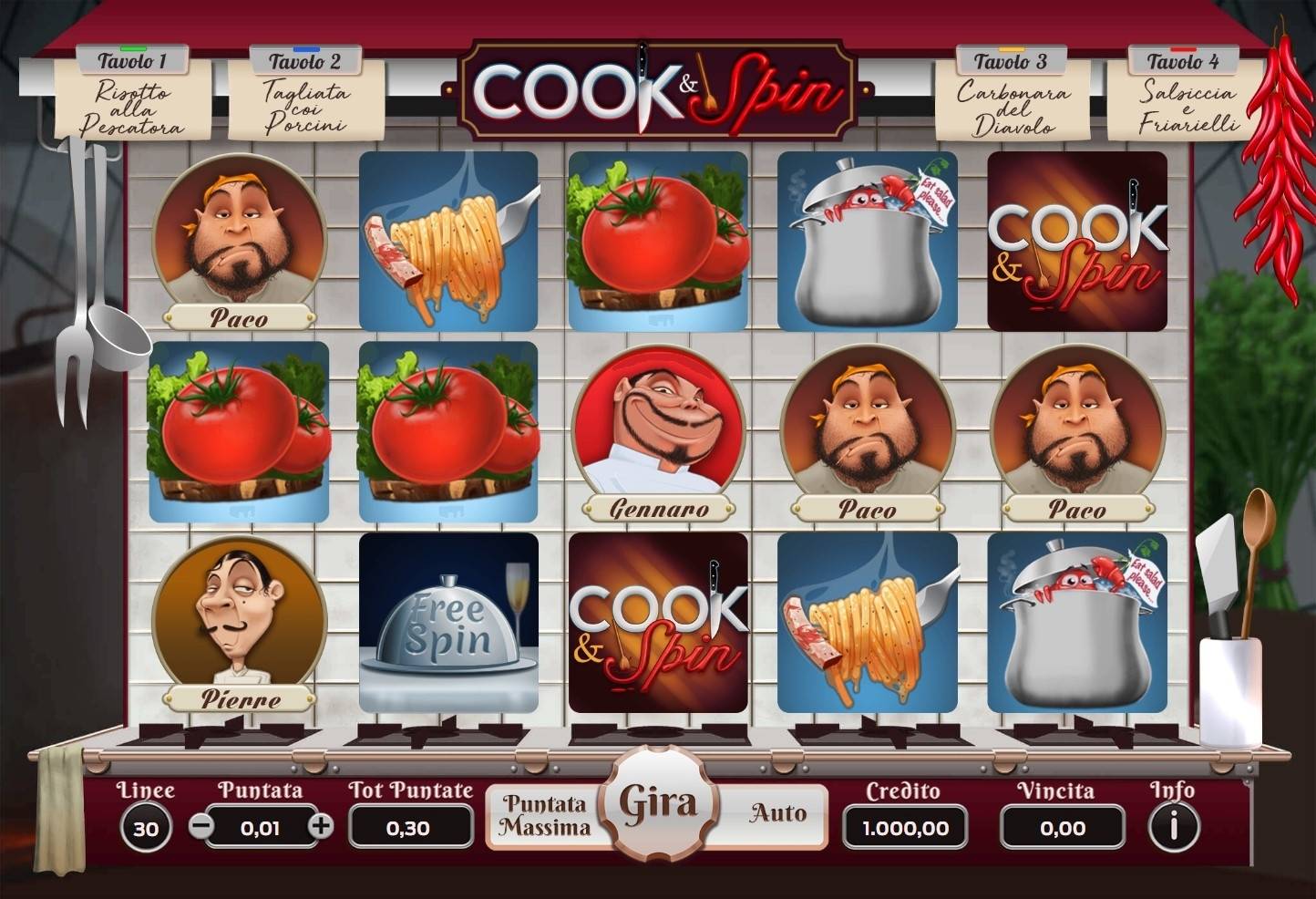Increase the bet with the plus stepper

(321, 828)
